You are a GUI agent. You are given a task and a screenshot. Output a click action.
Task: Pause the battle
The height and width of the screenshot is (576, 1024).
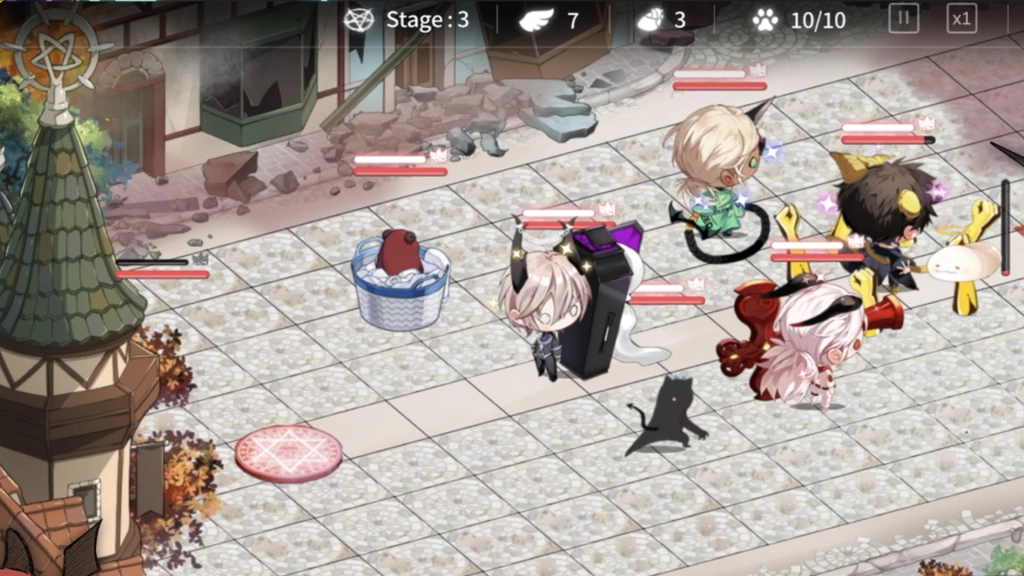[903, 19]
